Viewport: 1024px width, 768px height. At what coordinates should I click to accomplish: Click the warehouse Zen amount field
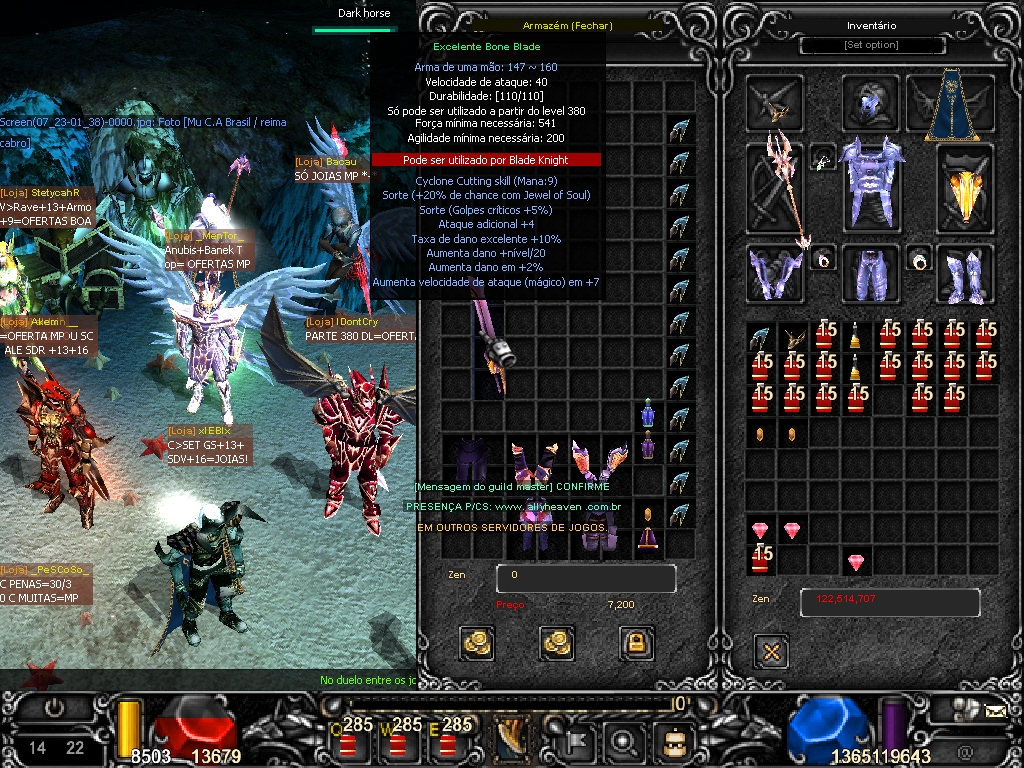point(586,577)
